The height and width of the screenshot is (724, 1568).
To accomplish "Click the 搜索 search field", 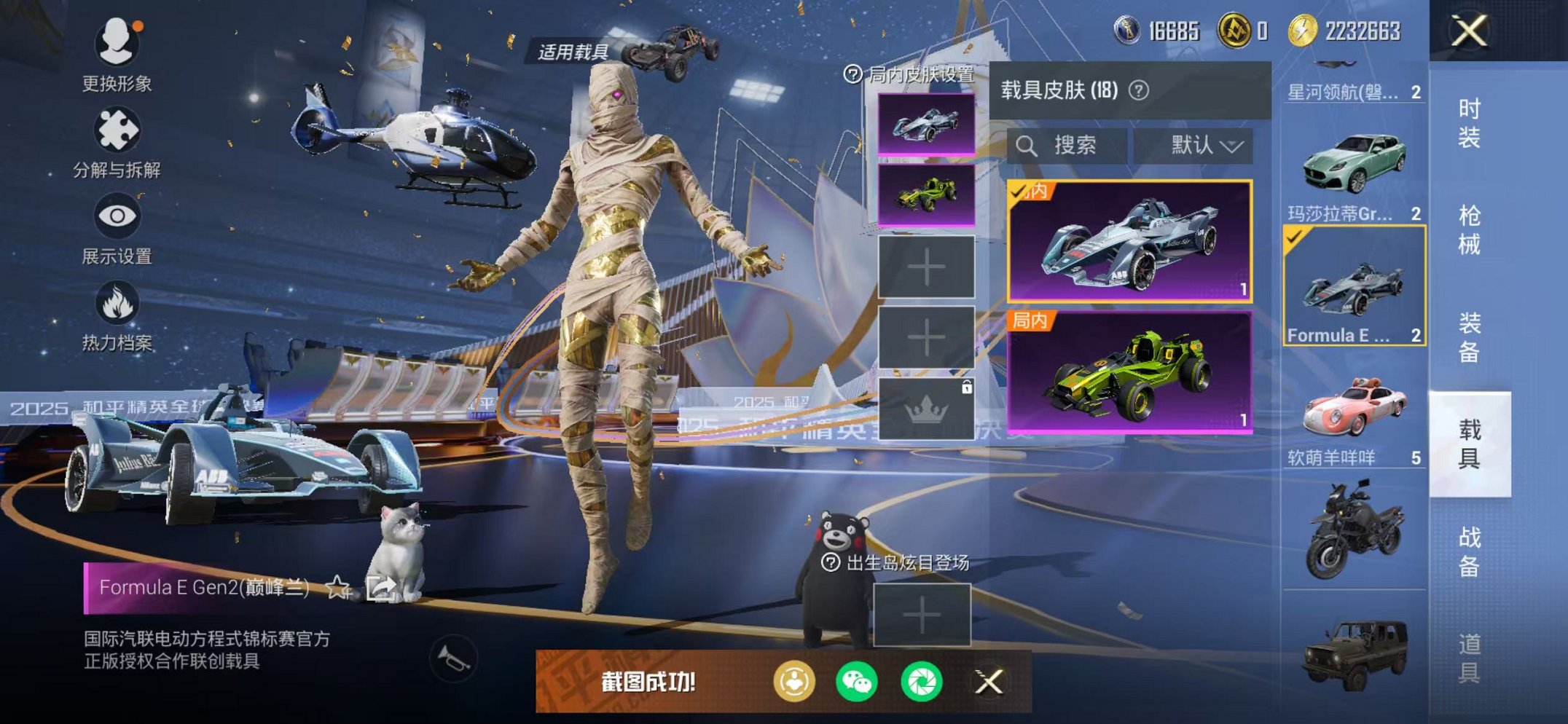I will click(1068, 146).
